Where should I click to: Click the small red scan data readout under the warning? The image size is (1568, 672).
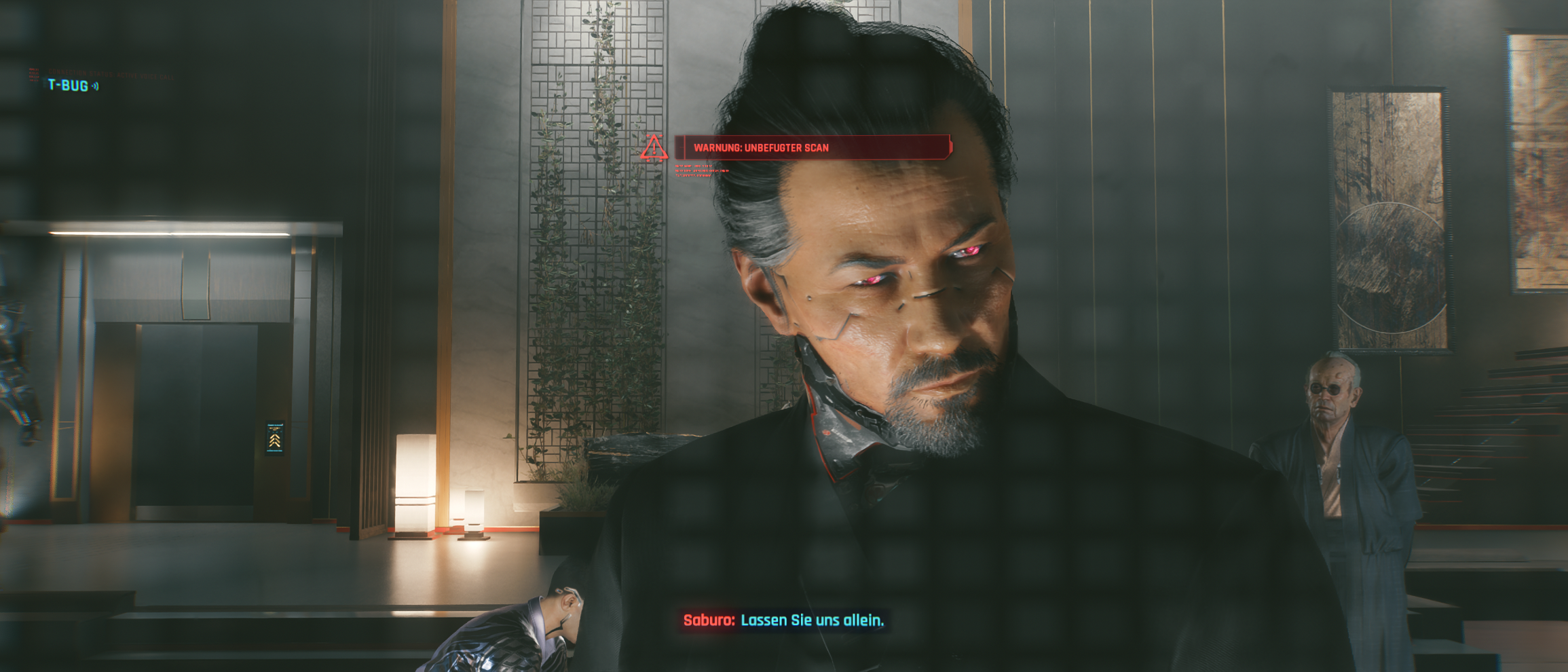click(x=695, y=170)
